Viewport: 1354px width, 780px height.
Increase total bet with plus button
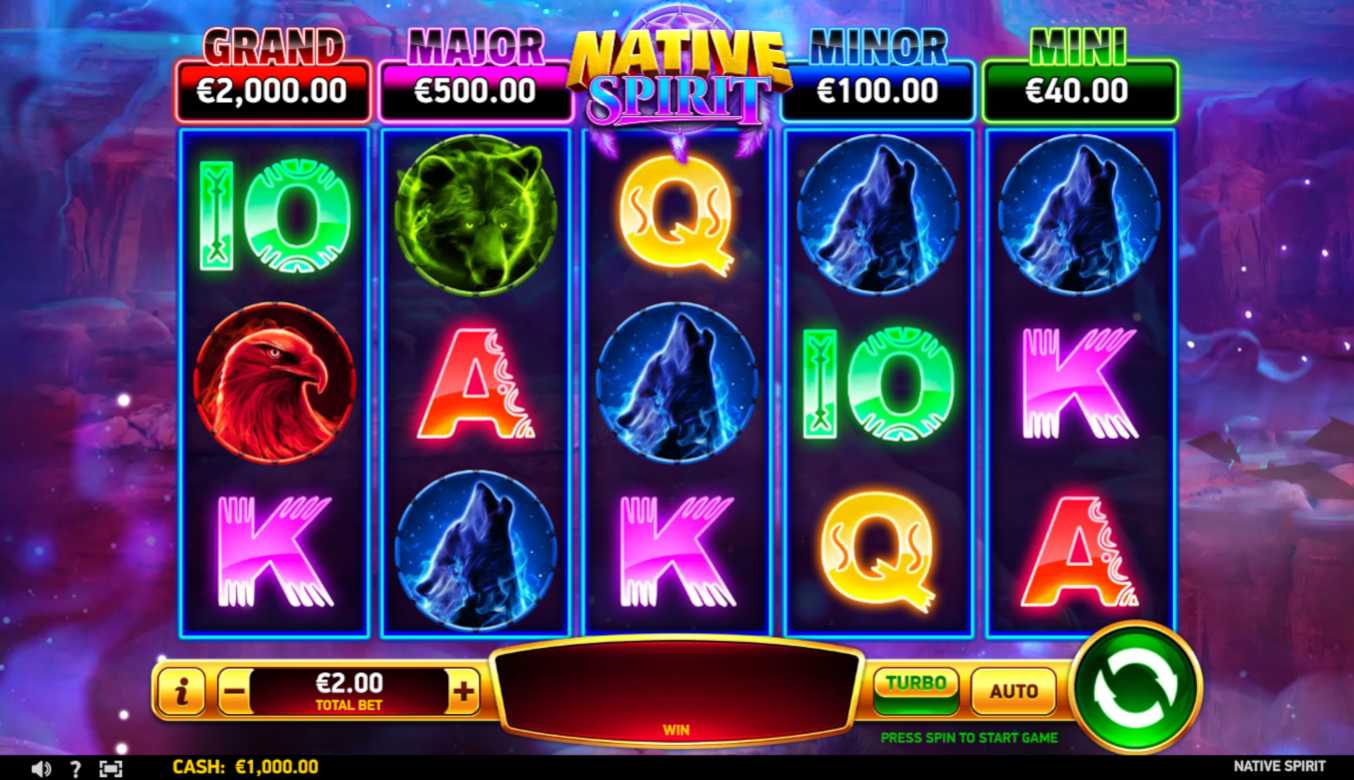point(464,691)
